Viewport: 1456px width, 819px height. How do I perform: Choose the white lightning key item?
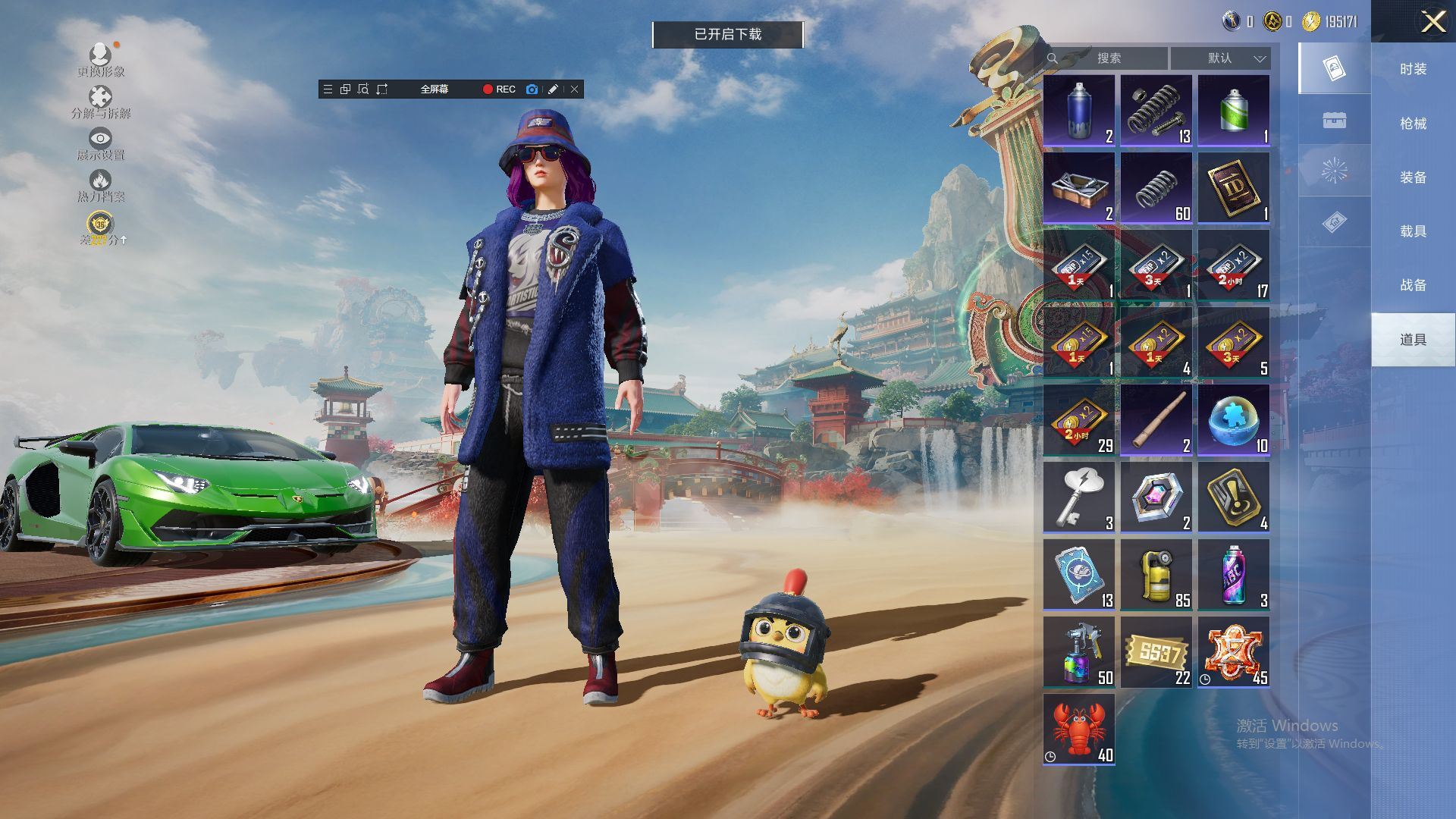[1078, 497]
